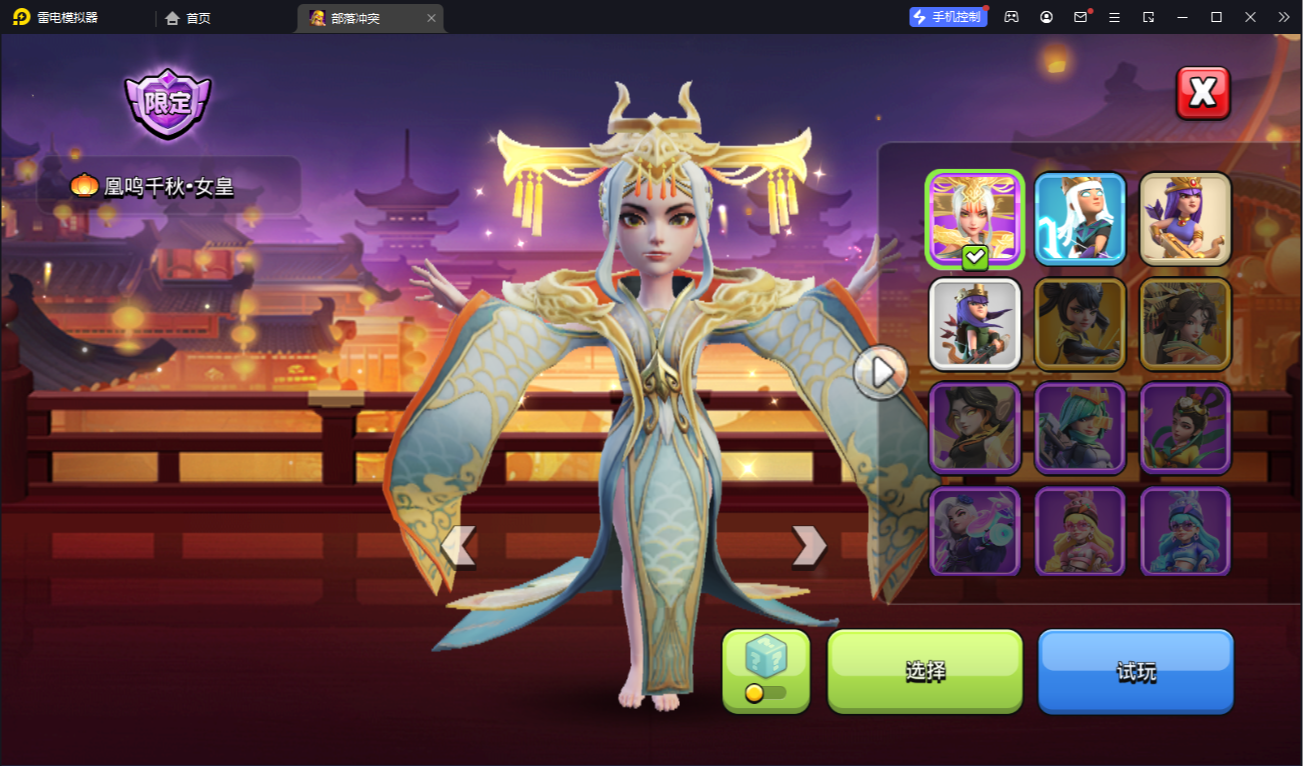The width and height of the screenshot is (1303, 766).
Task: Close the skin screen with the red X
Action: pyautogui.click(x=1203, y=93)
